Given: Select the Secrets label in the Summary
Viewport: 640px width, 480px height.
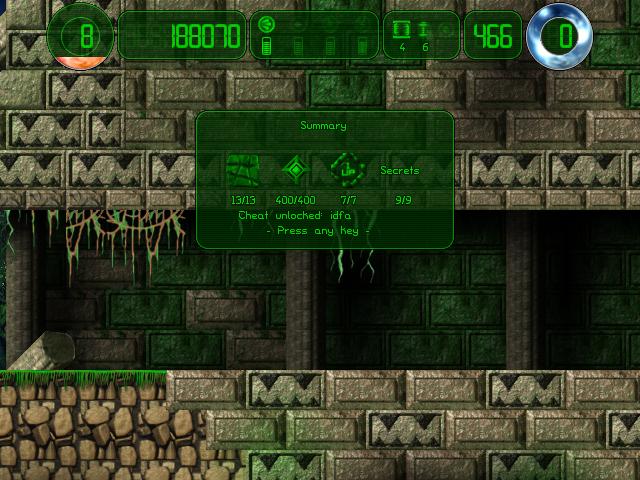Looking at the screenshot, I should click(400, 171).
